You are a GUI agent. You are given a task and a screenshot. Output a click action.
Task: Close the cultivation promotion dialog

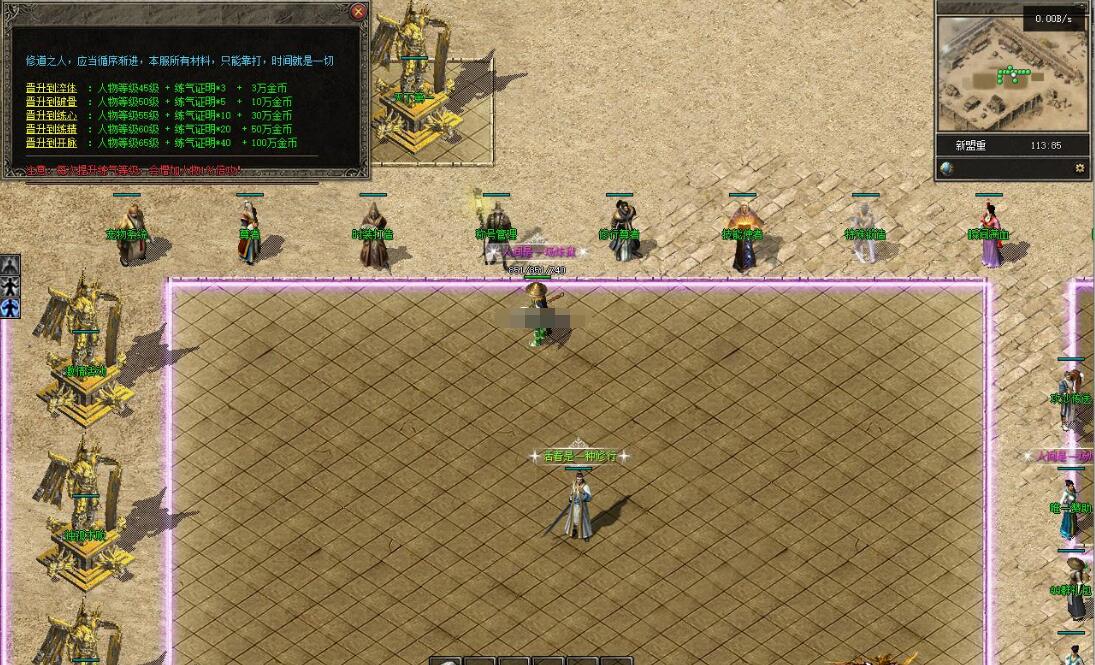pos(358,12)
